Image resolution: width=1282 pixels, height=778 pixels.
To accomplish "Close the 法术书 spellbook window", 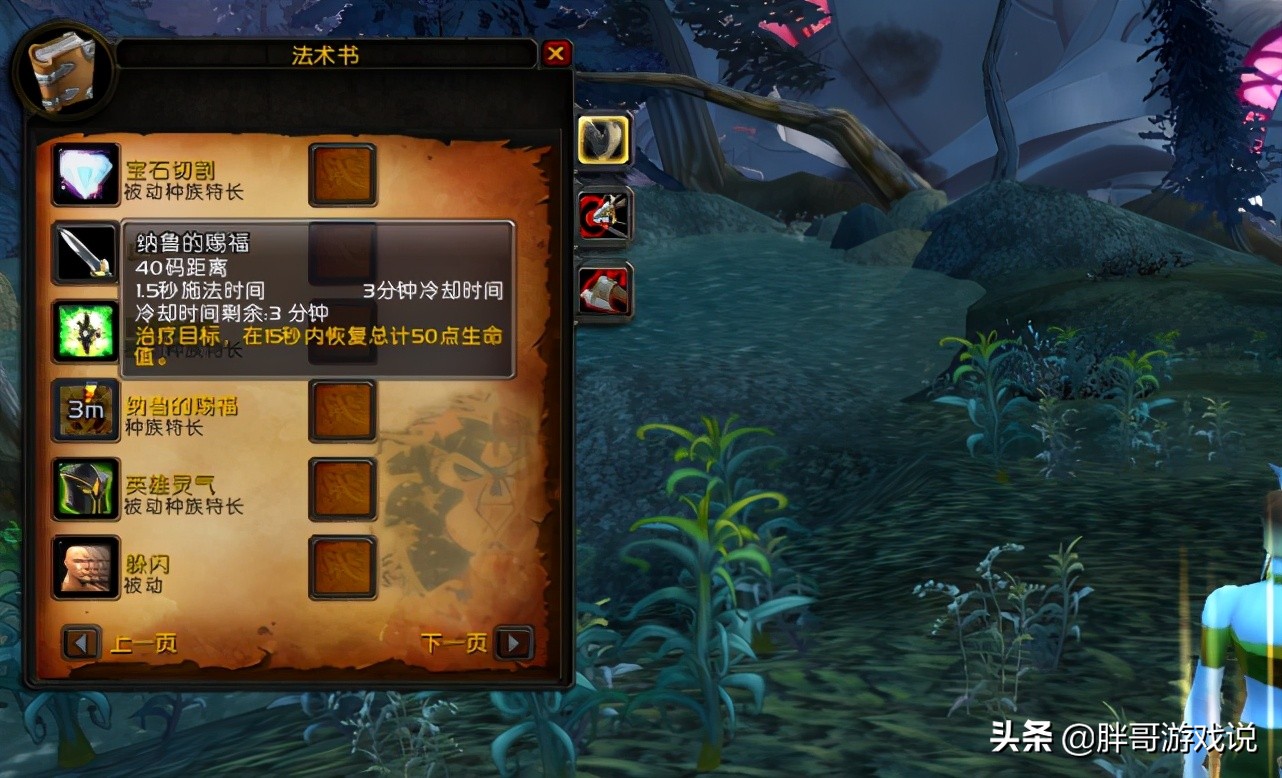I will [557, 55].
